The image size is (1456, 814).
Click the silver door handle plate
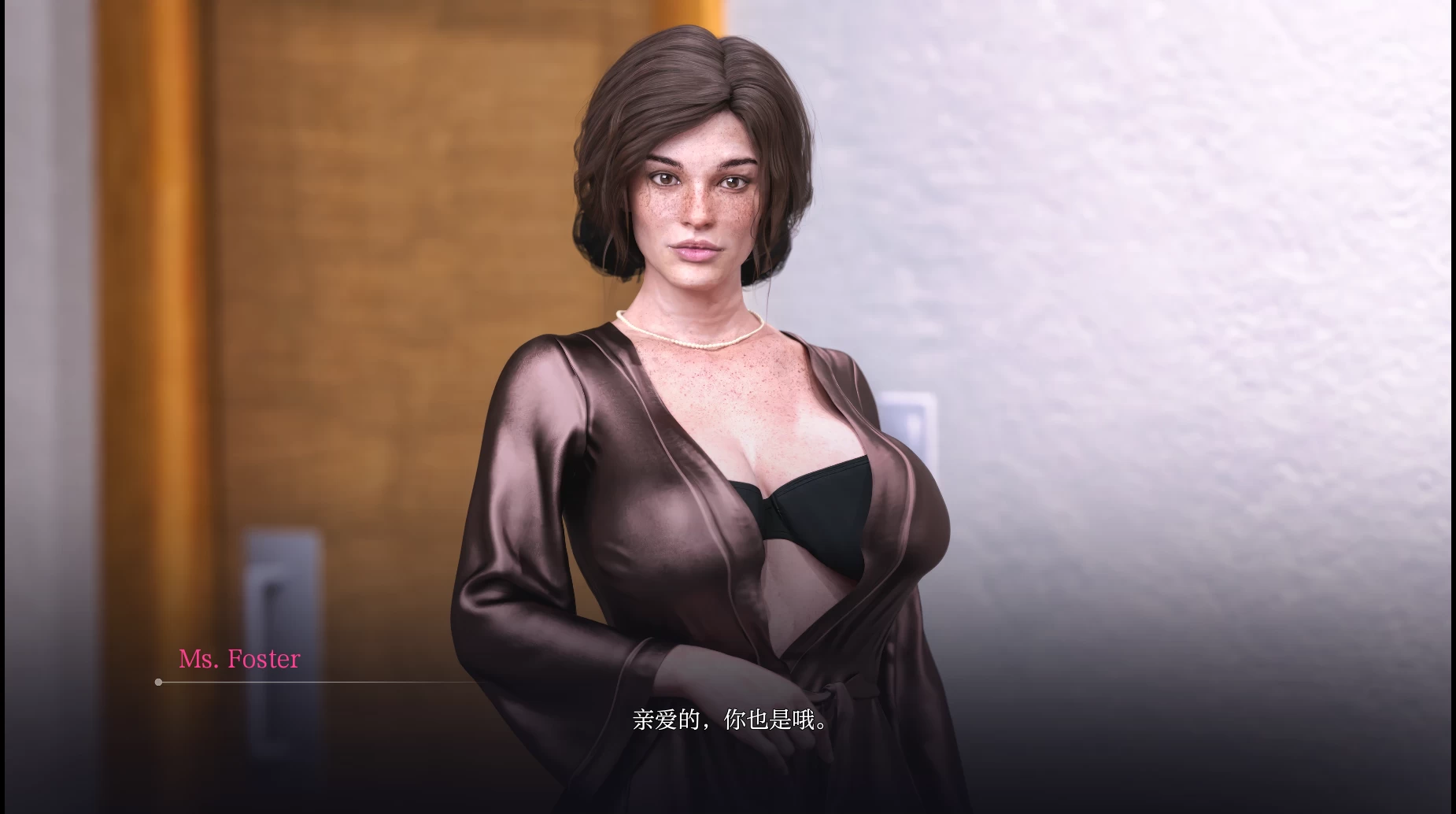(285, 586)
